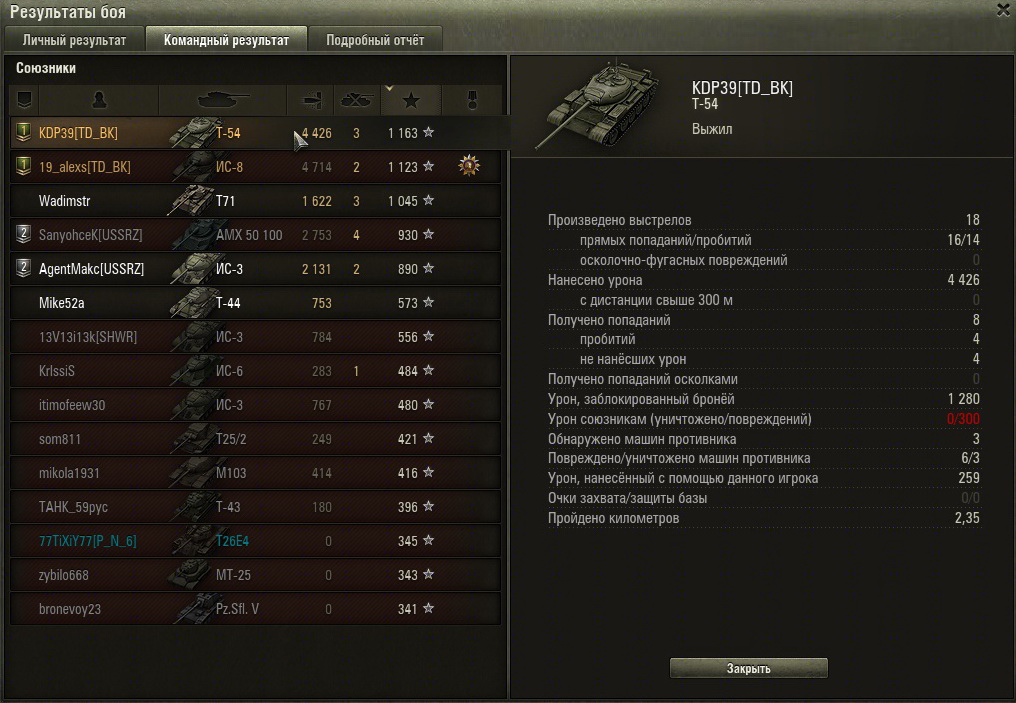Sort allies by medals column header
This screenshot has height=703, width=1016.
pos(471,100)
